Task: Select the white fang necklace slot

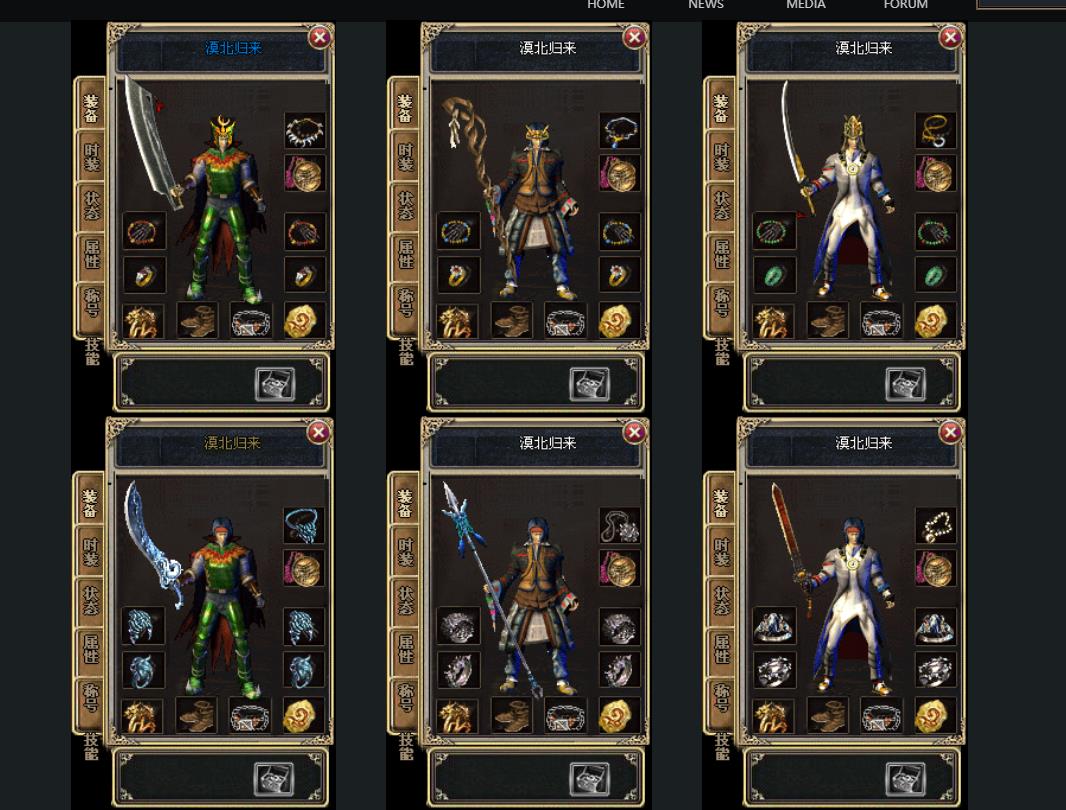Action: click(x=304, y=130)
